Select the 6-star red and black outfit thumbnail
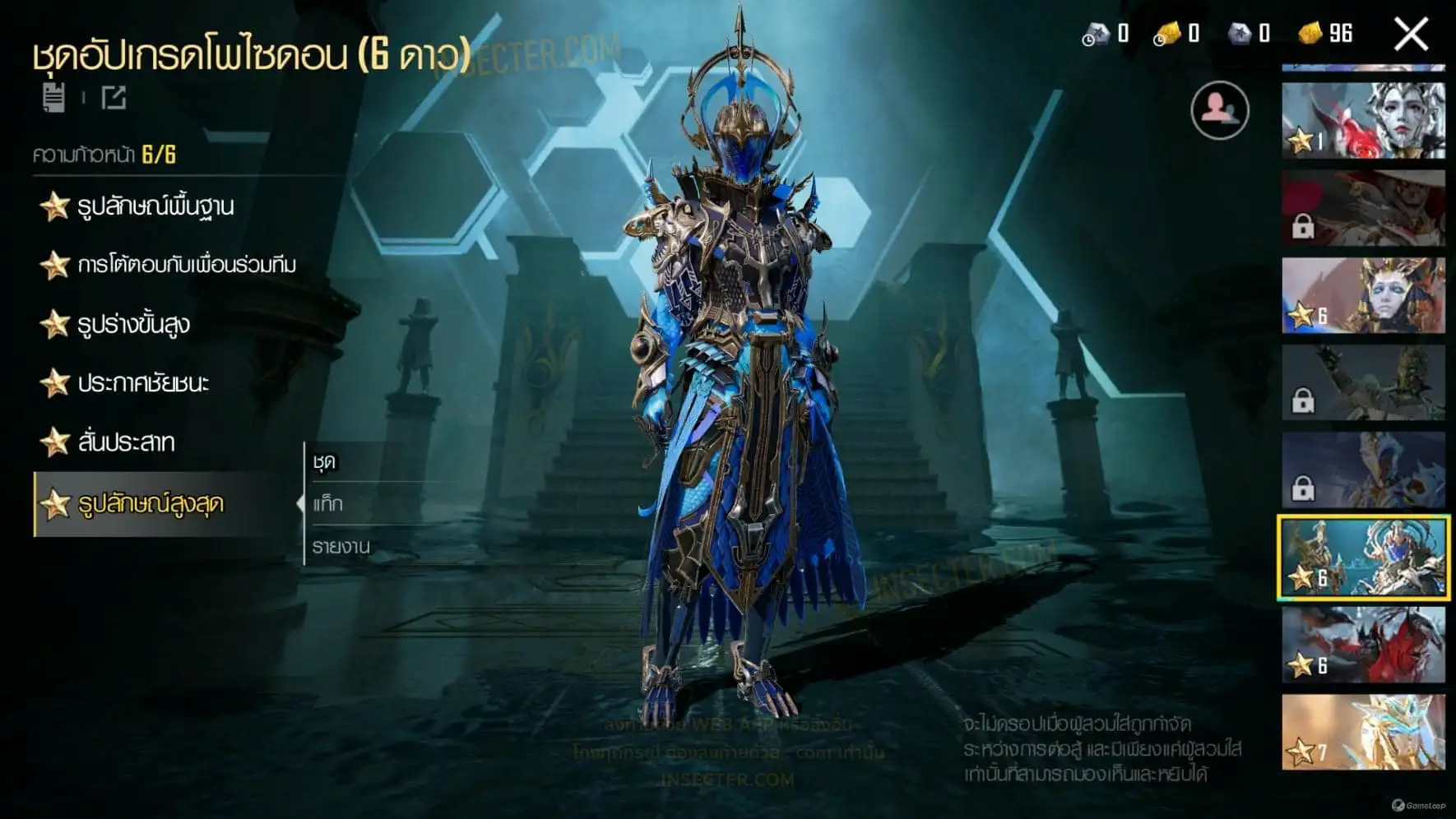This screenshot has width=1456, height=819. (x=1363, y=645)
